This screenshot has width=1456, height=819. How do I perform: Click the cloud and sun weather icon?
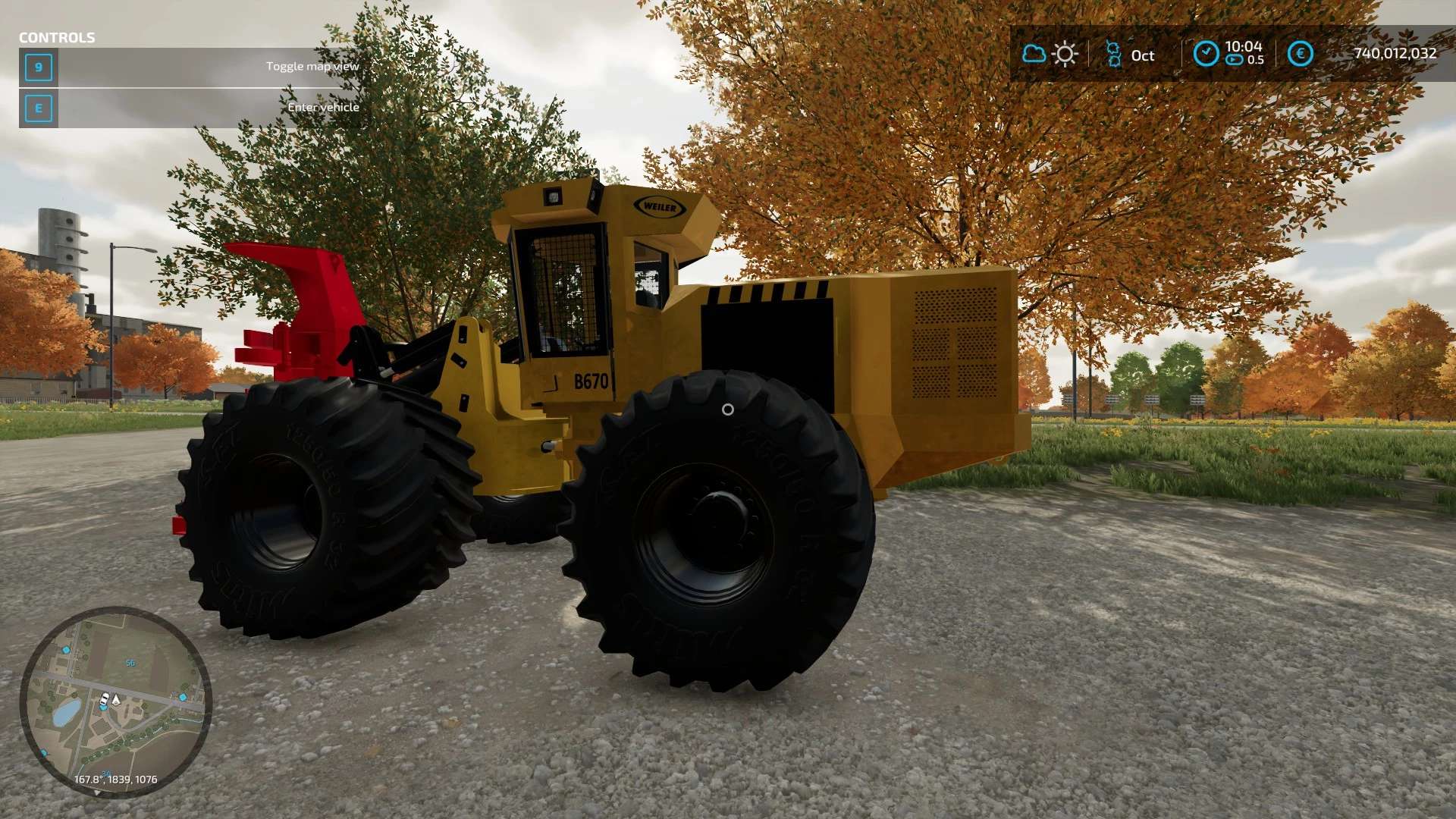coord(1050,55)
